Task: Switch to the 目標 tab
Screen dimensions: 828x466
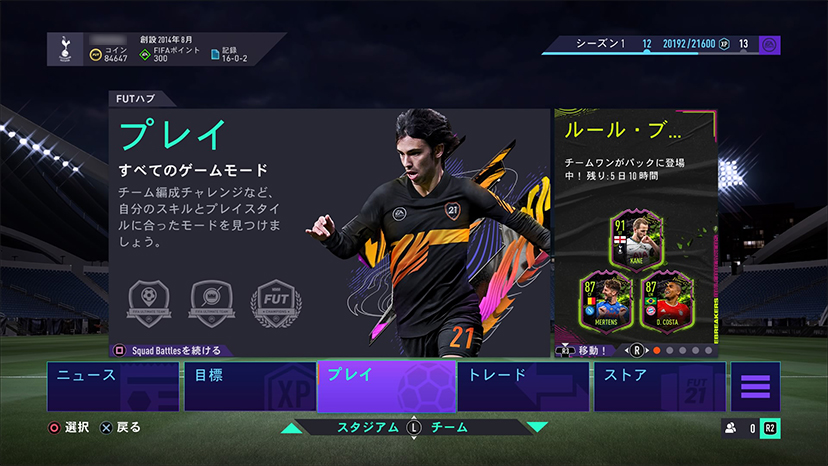Action: [248, 386]
